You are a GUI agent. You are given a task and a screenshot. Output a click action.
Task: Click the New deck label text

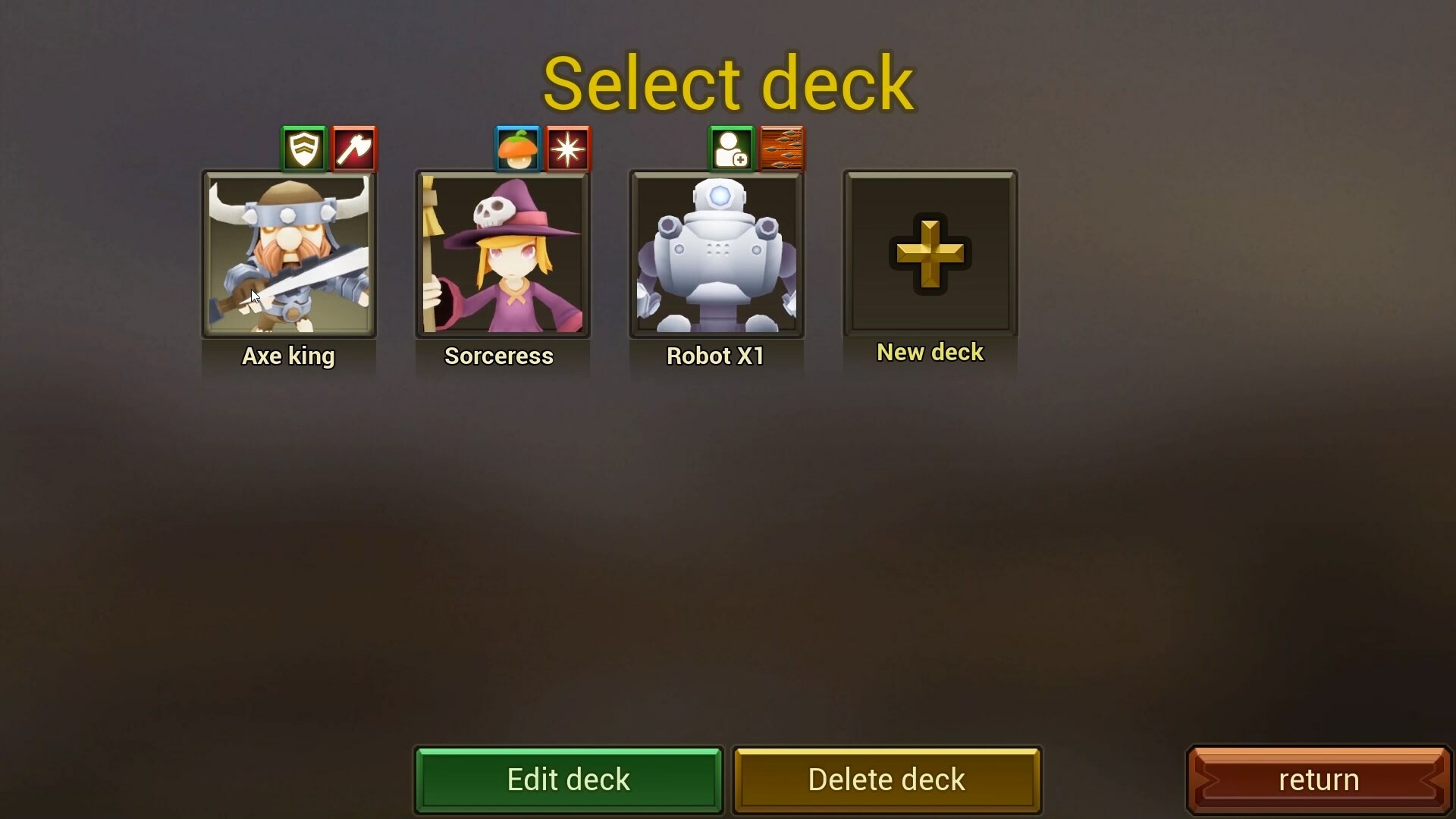(x=930, y=352)
